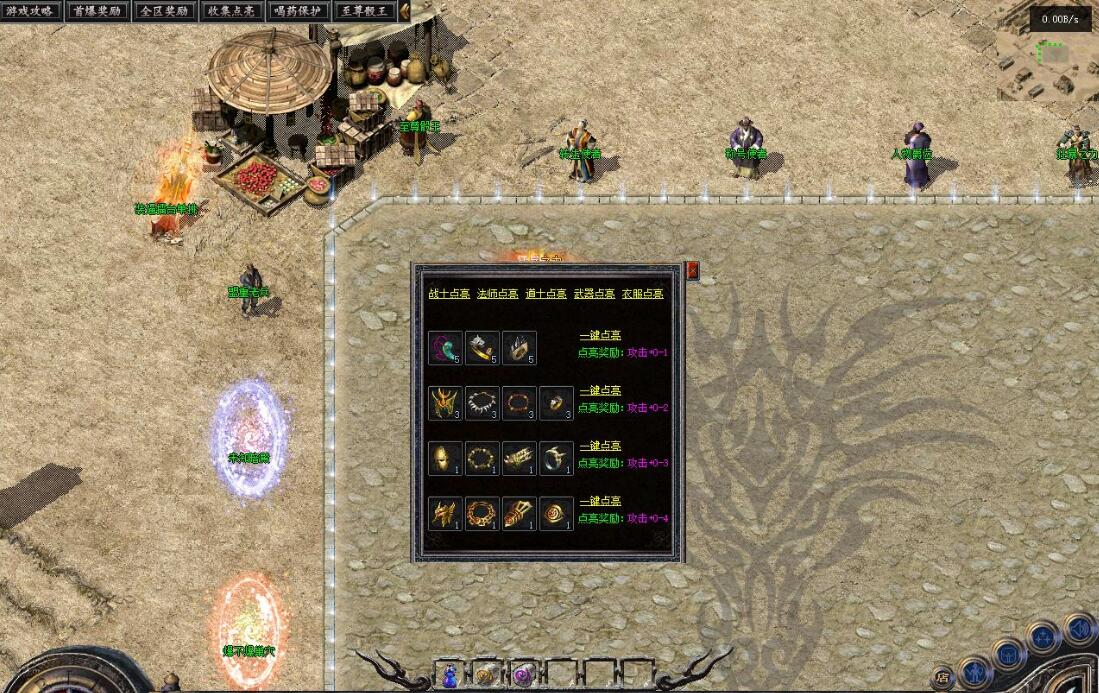
Task: Click the 首爆奖励 first-drop reward button
Action: pos(97,11)
